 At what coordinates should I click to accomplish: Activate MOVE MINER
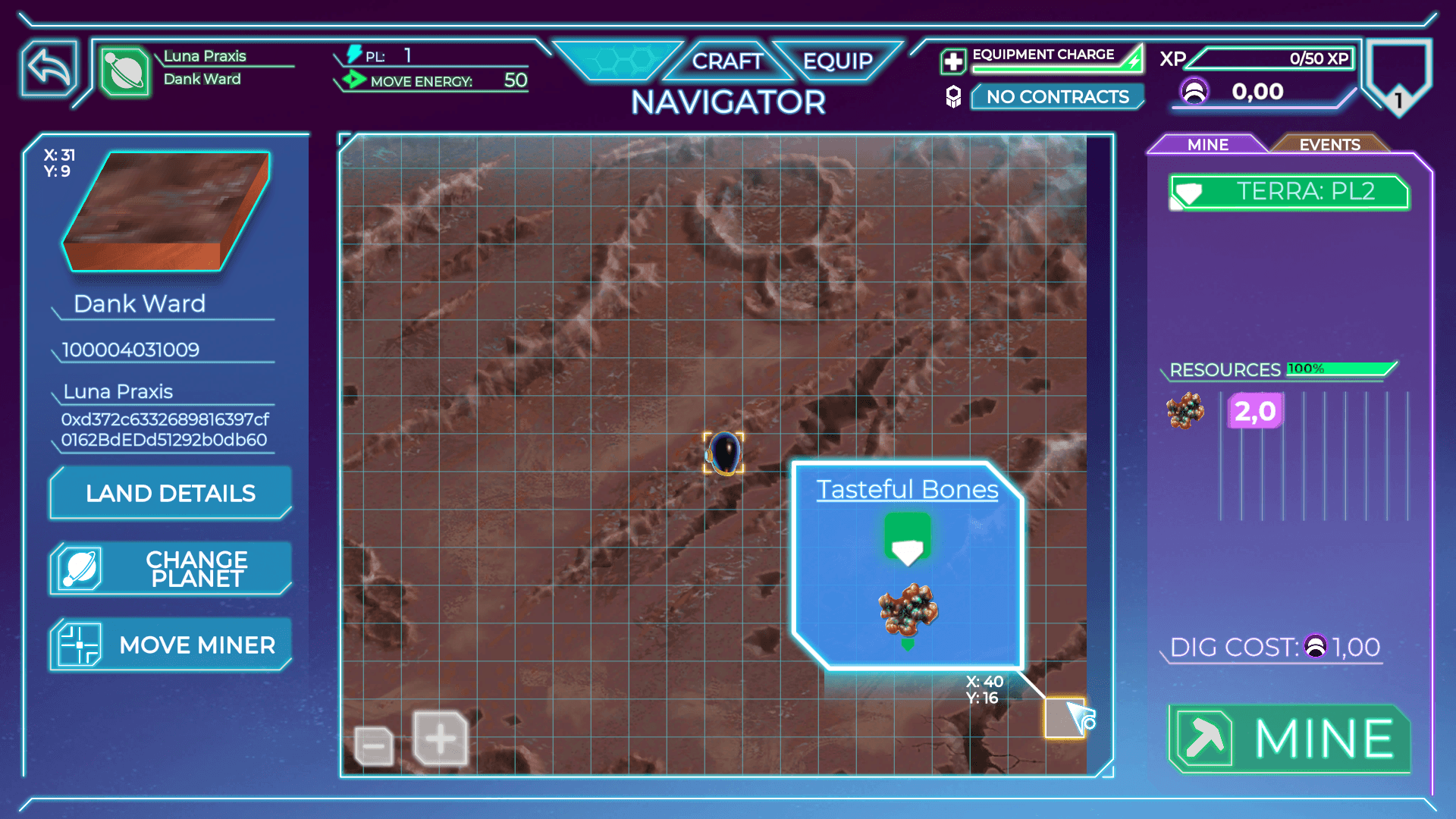click(171, 645)
